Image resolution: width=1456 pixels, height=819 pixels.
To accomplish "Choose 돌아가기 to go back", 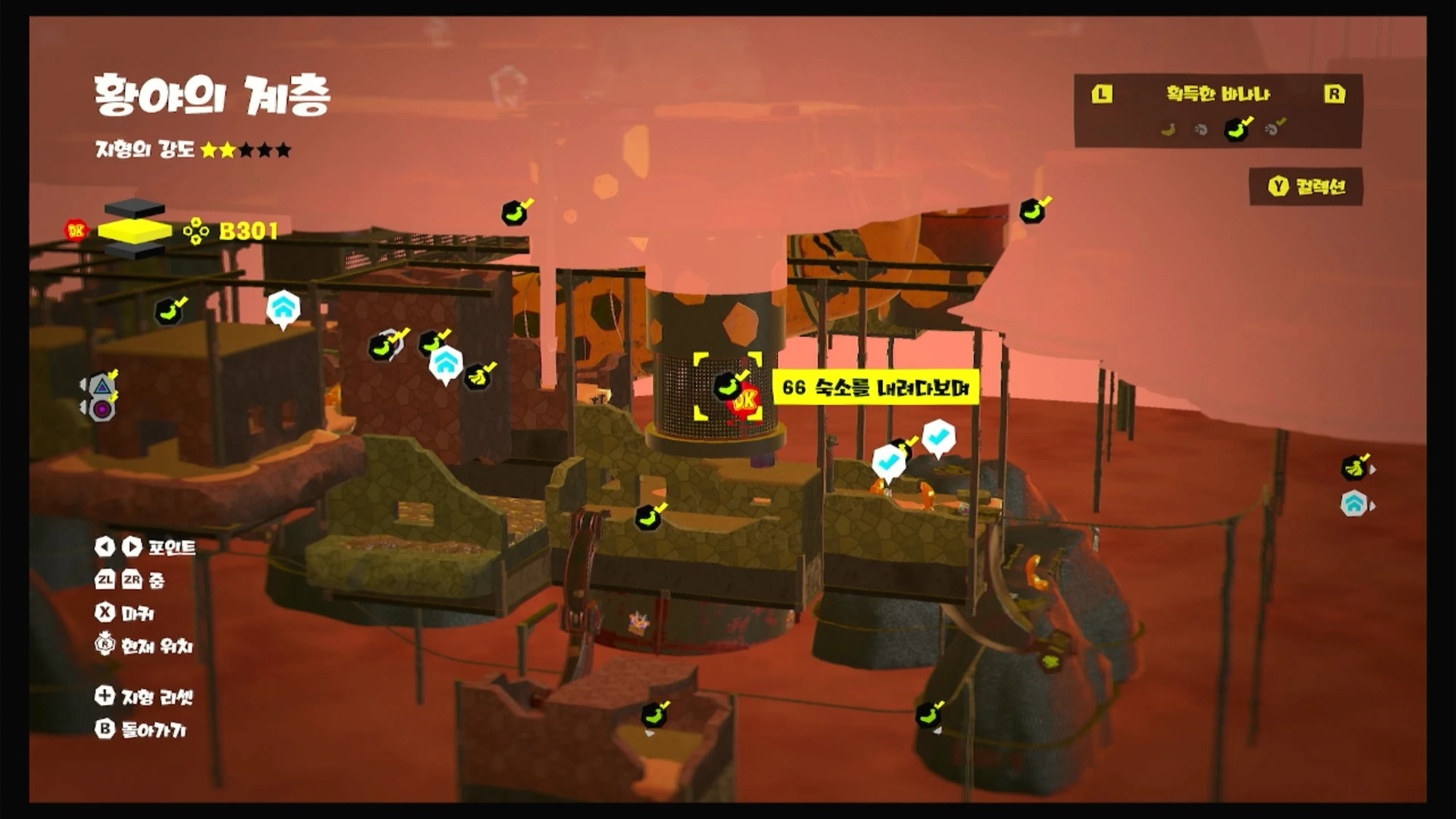I will coord(141,729).
